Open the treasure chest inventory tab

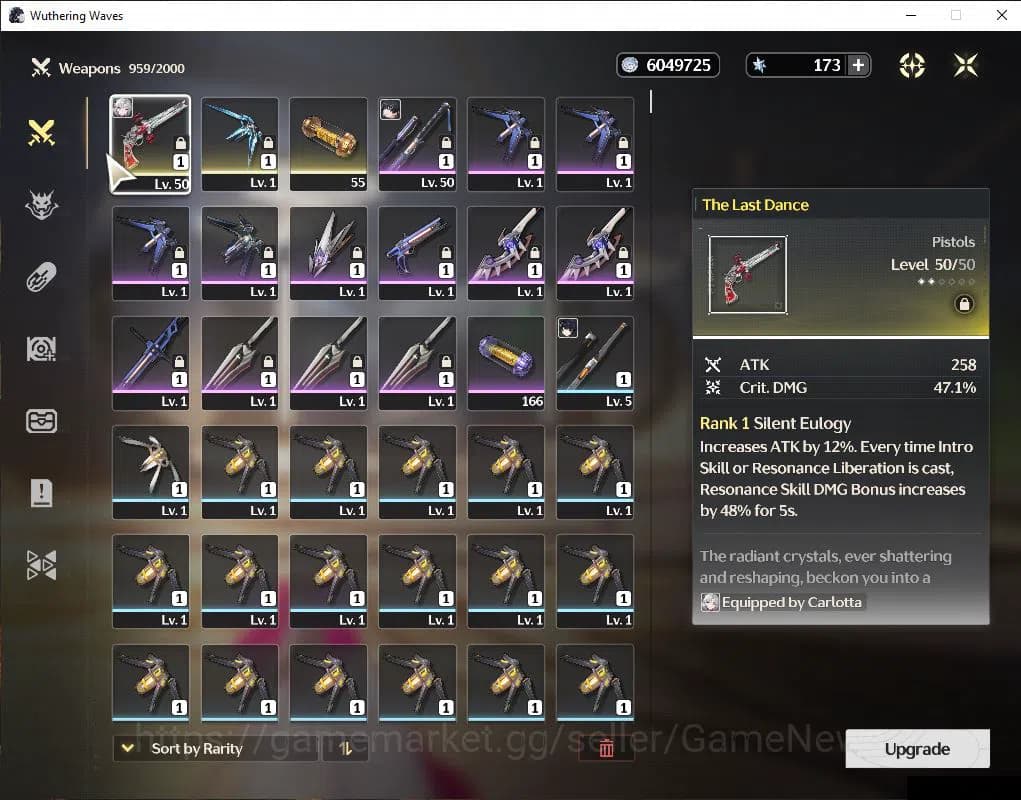pyautogui.click(x=41, y=421)
